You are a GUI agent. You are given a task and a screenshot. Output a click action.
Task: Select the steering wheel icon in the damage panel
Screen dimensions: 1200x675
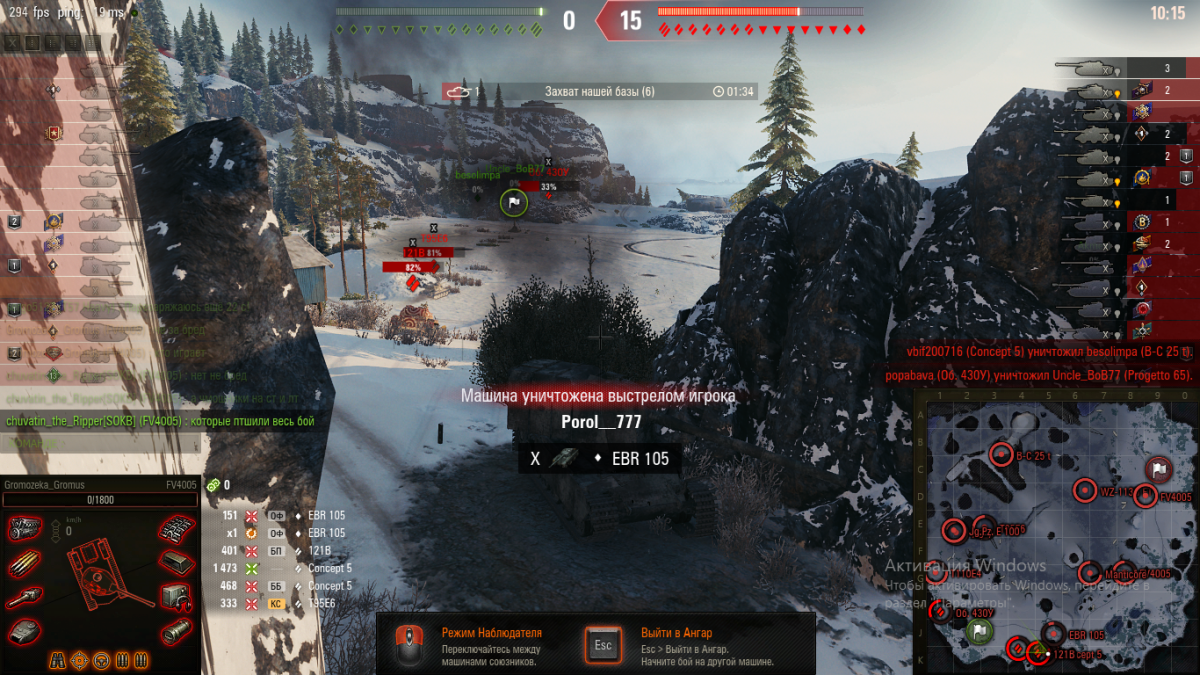101,660
